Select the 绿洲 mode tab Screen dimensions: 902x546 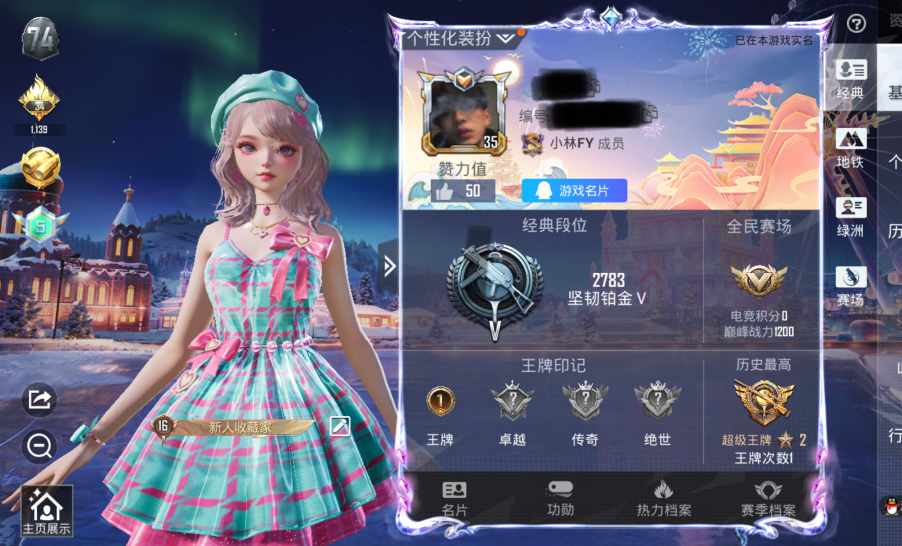[851, 215]
